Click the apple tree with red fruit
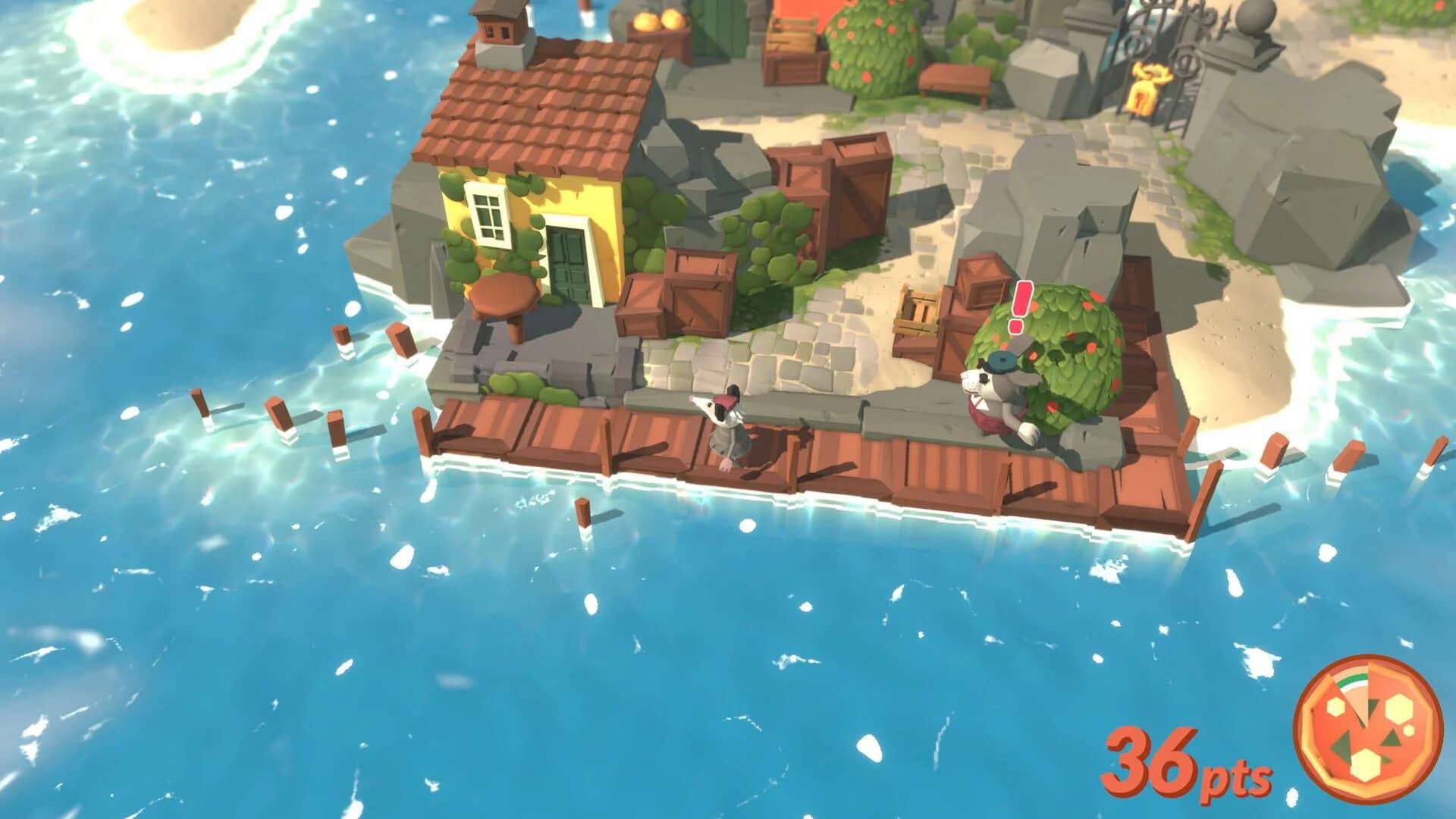 point(872,45)
